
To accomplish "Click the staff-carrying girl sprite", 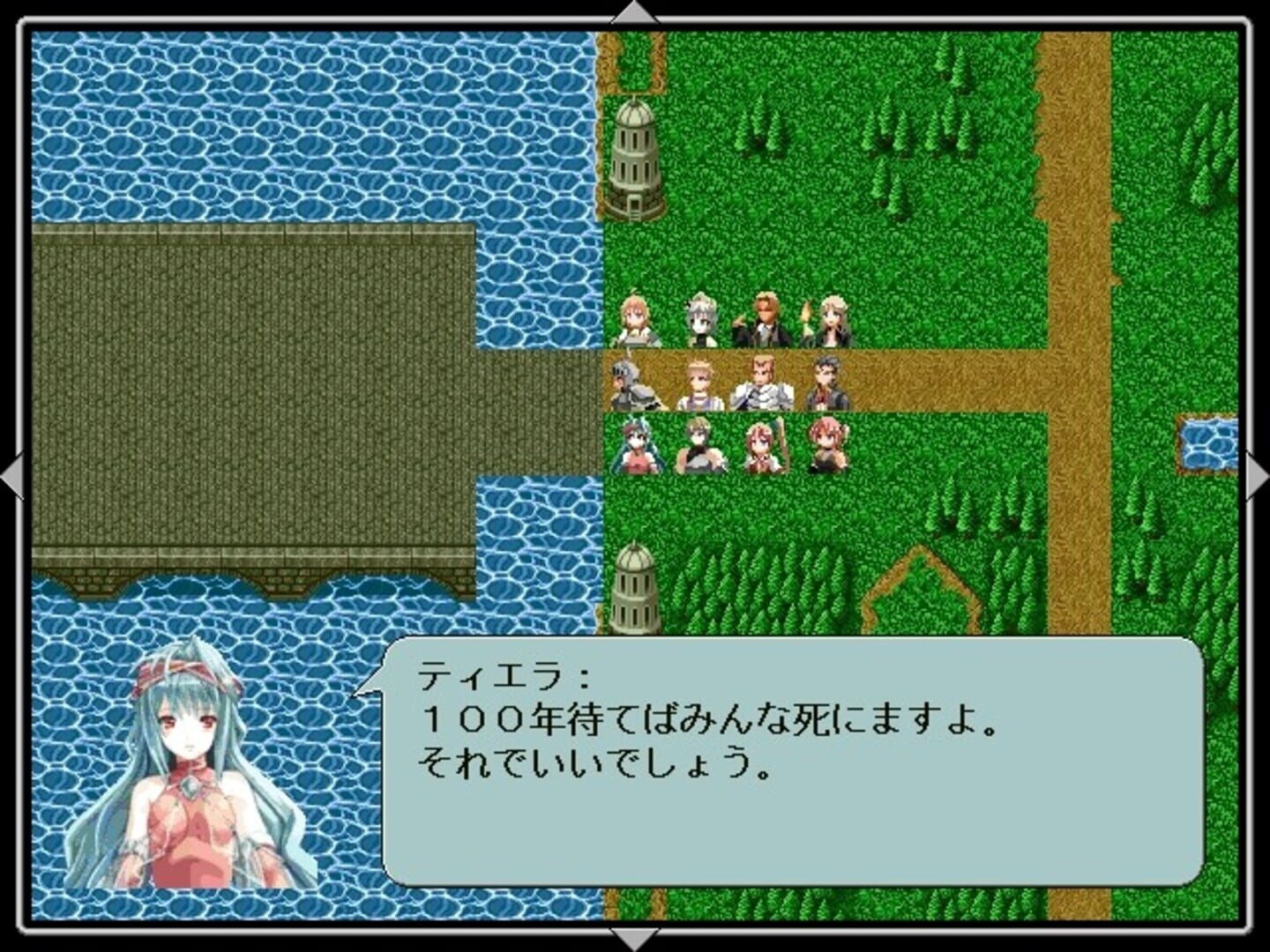I will 763,450.
